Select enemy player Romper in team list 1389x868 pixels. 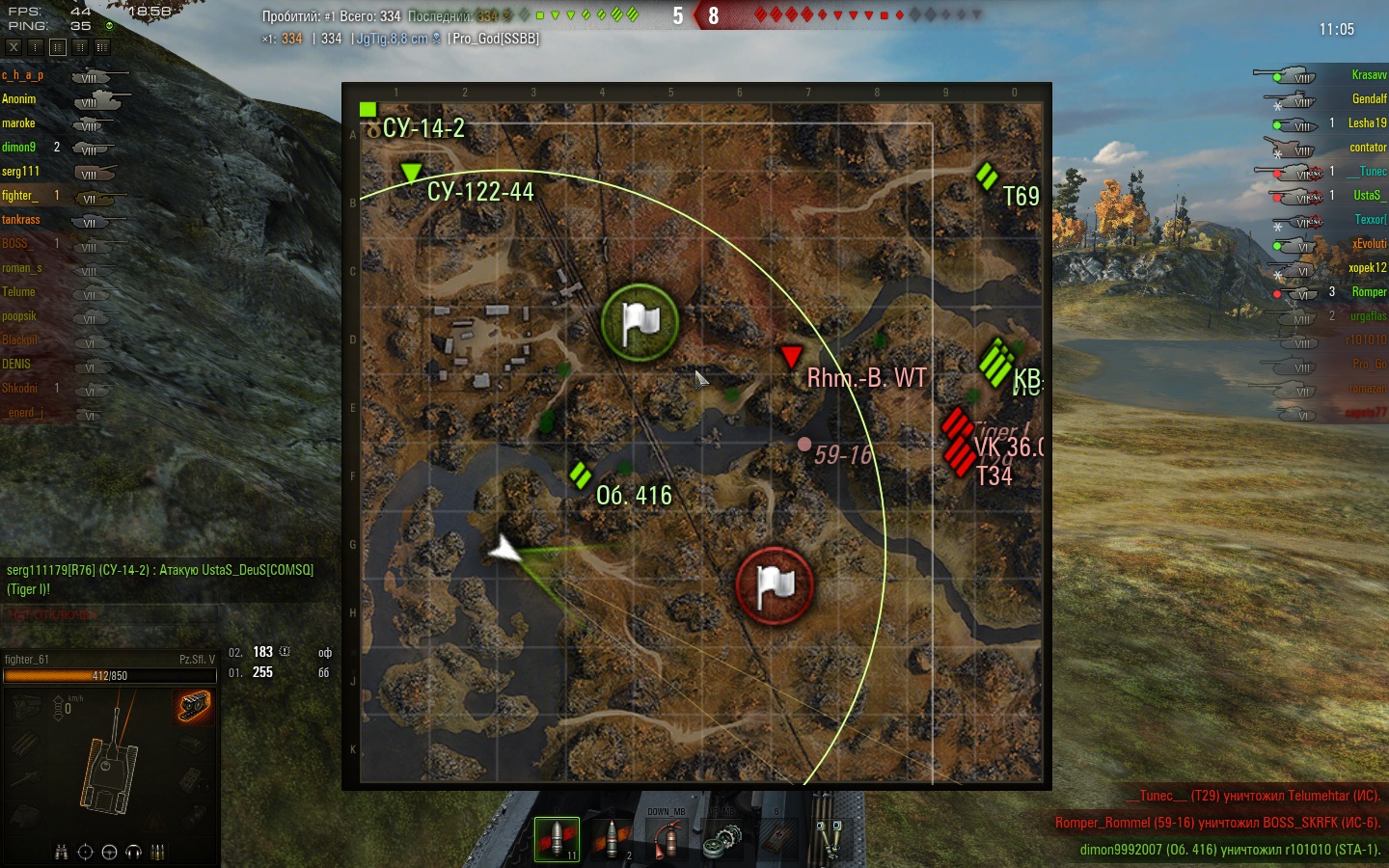coord(1369,292)
